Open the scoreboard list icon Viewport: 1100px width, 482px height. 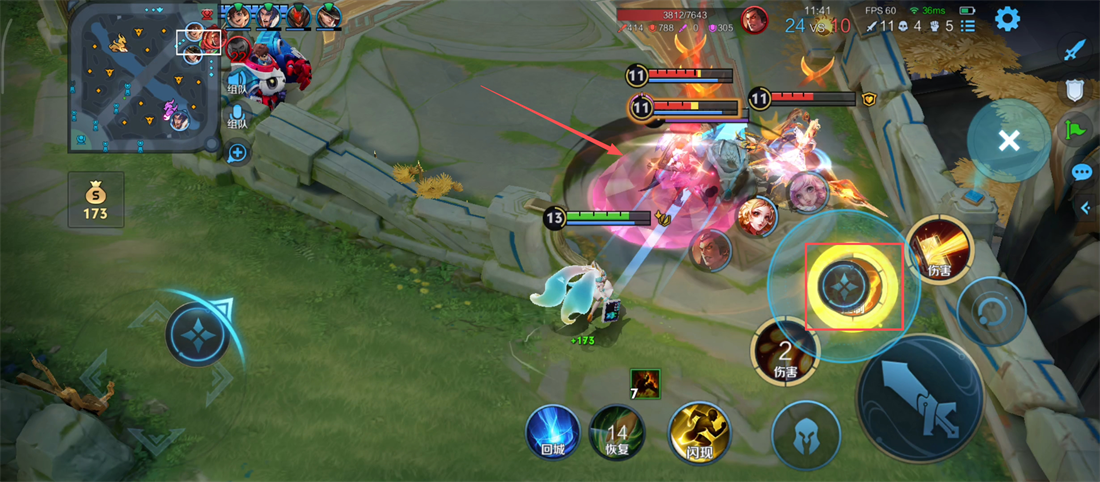click(968, 27)
